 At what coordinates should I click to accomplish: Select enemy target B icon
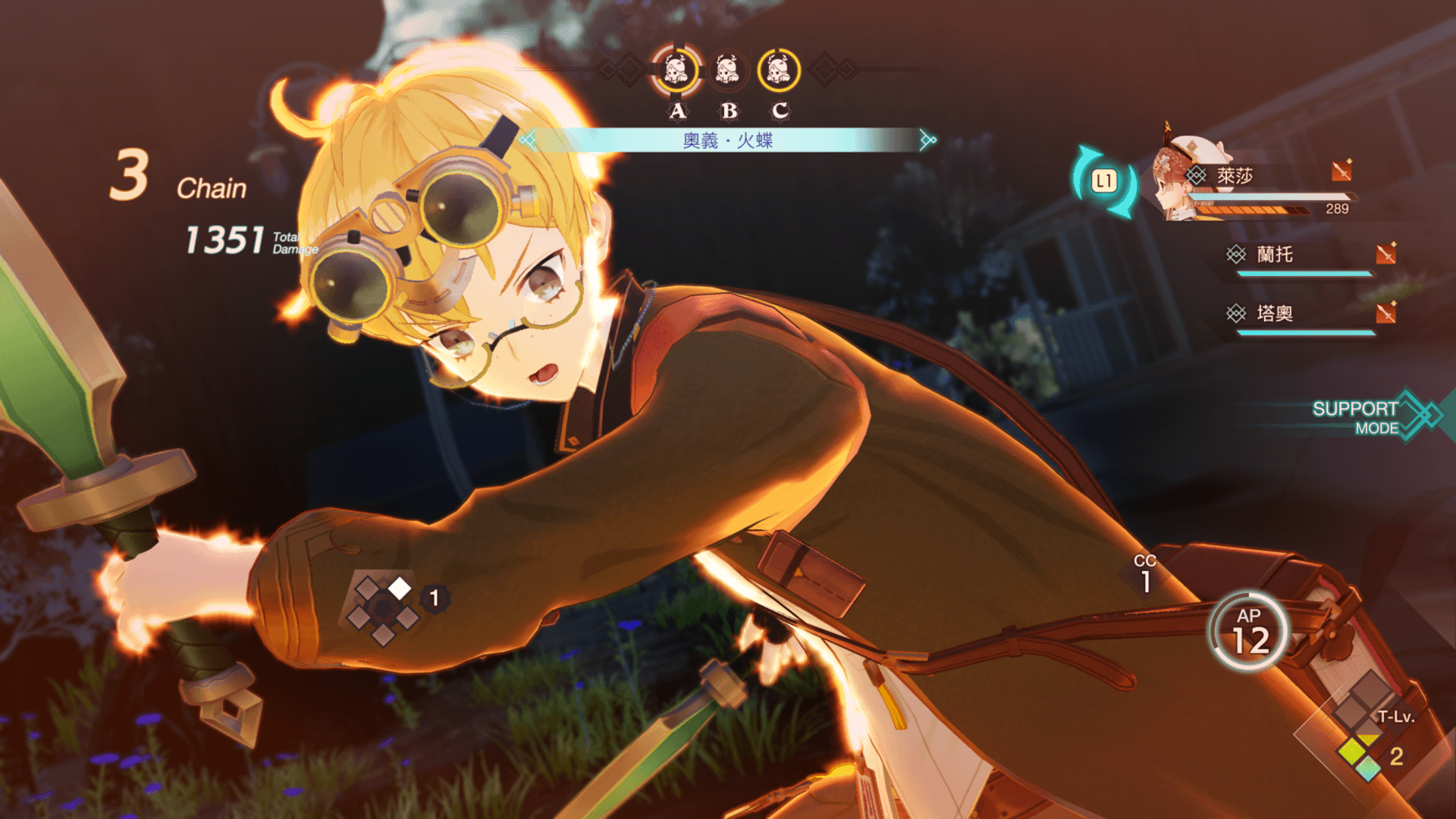coord(727,71)
